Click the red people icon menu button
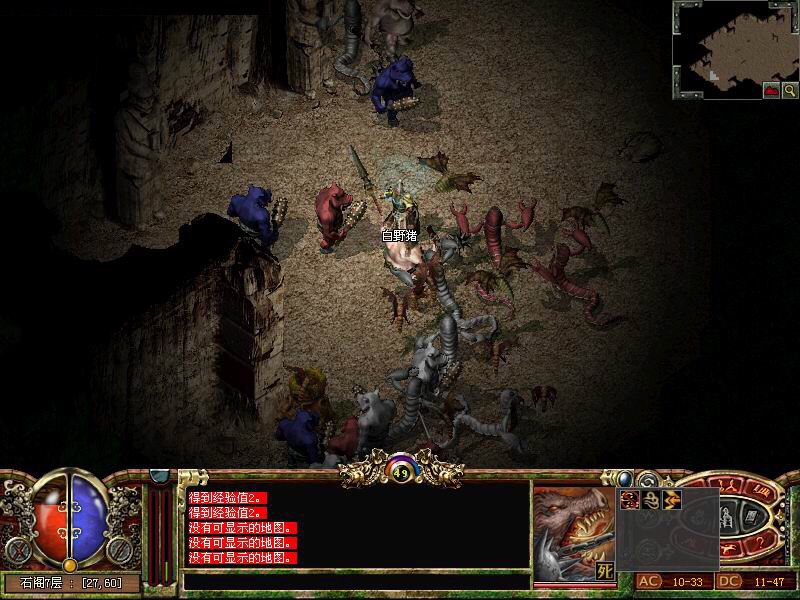 tap(729, 485)
